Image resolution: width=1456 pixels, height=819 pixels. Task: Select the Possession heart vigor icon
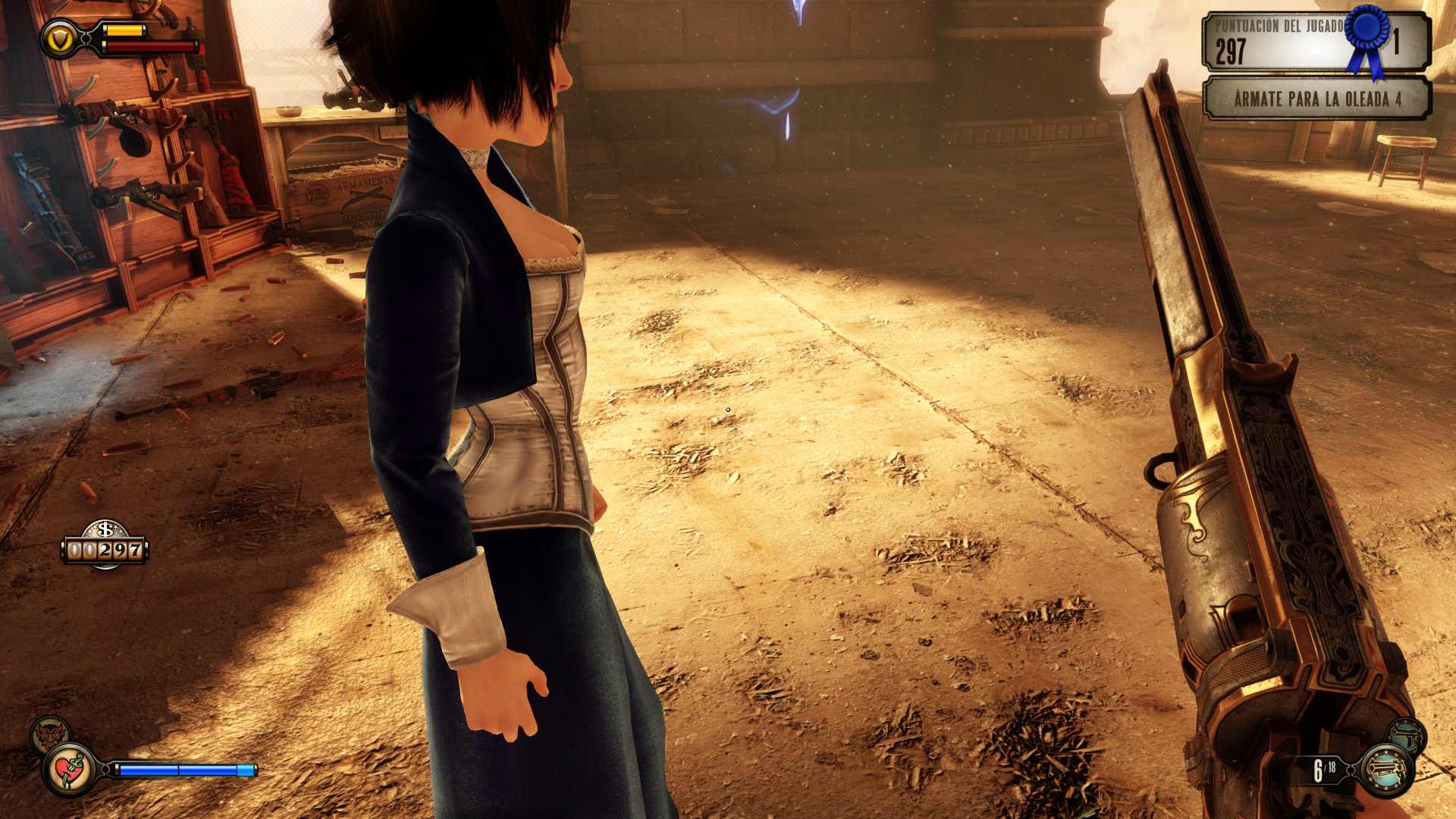click(x=70, y=770)
